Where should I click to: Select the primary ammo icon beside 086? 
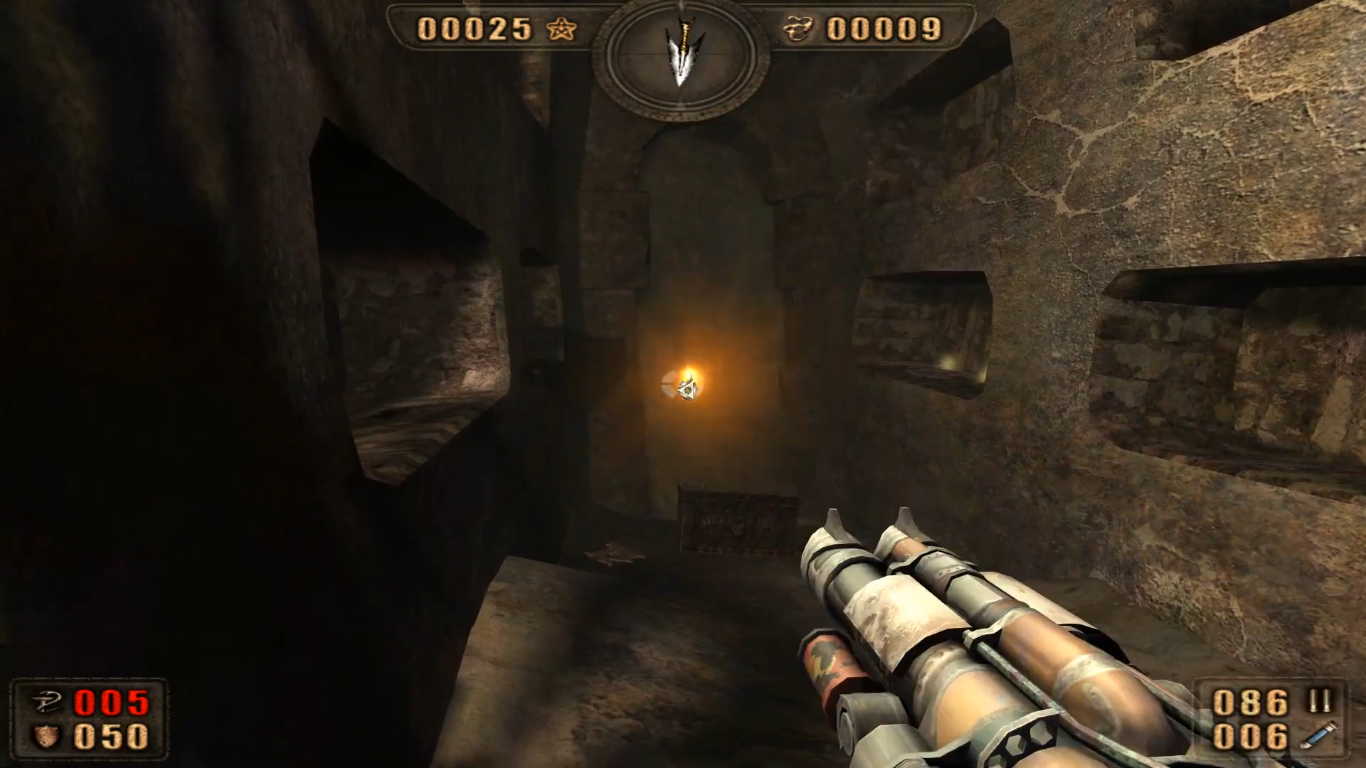pos(1319,702)
